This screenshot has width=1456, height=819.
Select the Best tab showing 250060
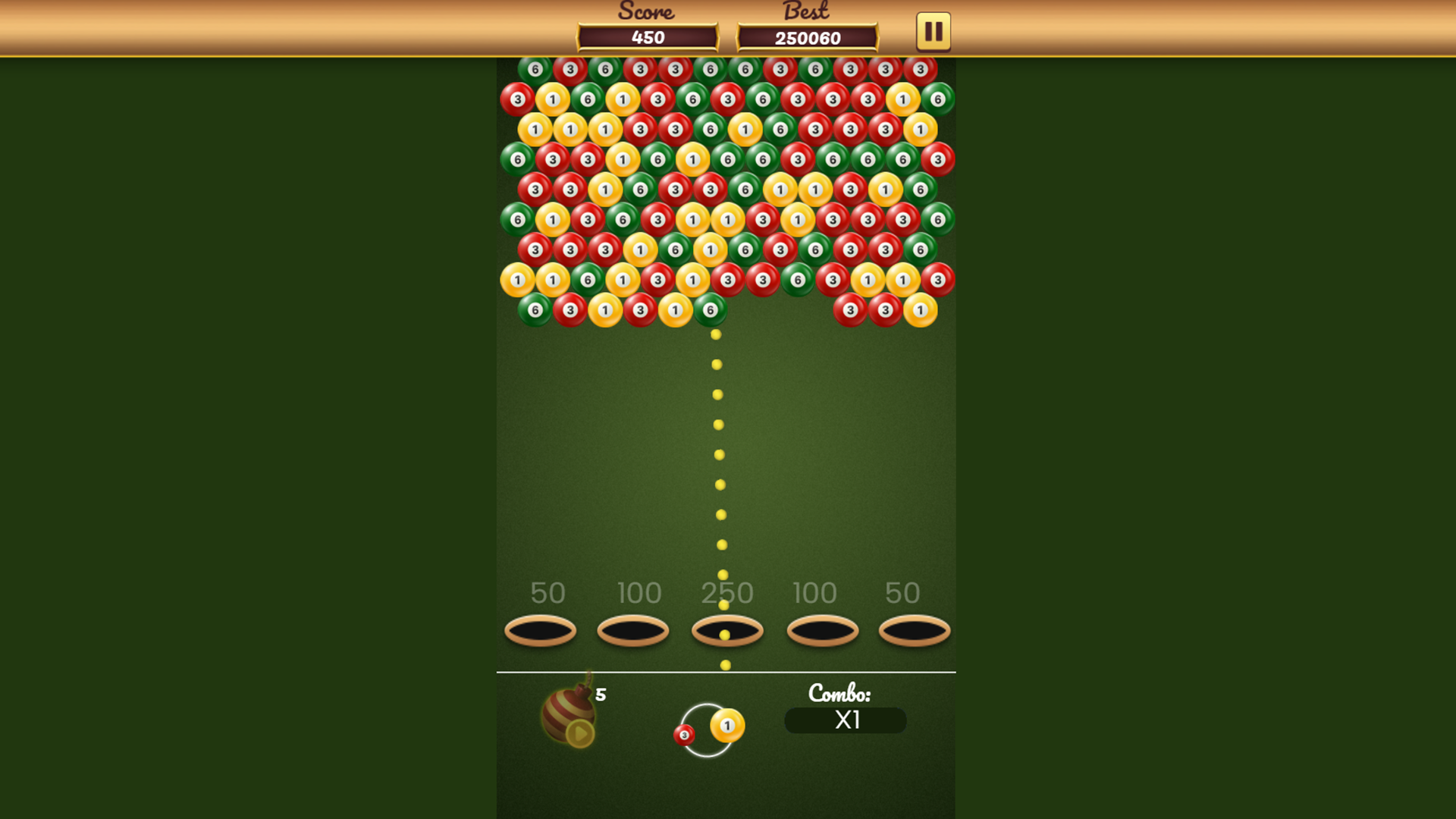point(808,36)
